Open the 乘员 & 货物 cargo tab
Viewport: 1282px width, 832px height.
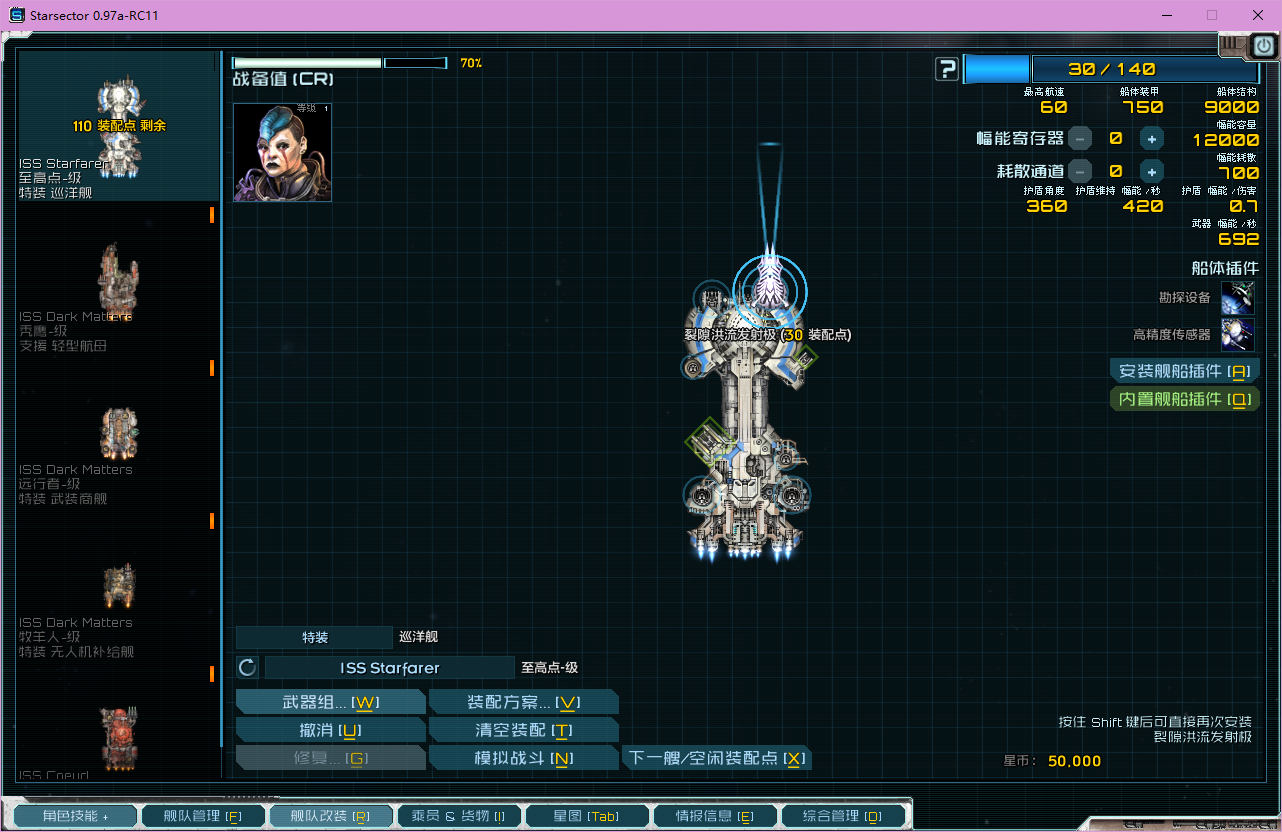(458, 816)
